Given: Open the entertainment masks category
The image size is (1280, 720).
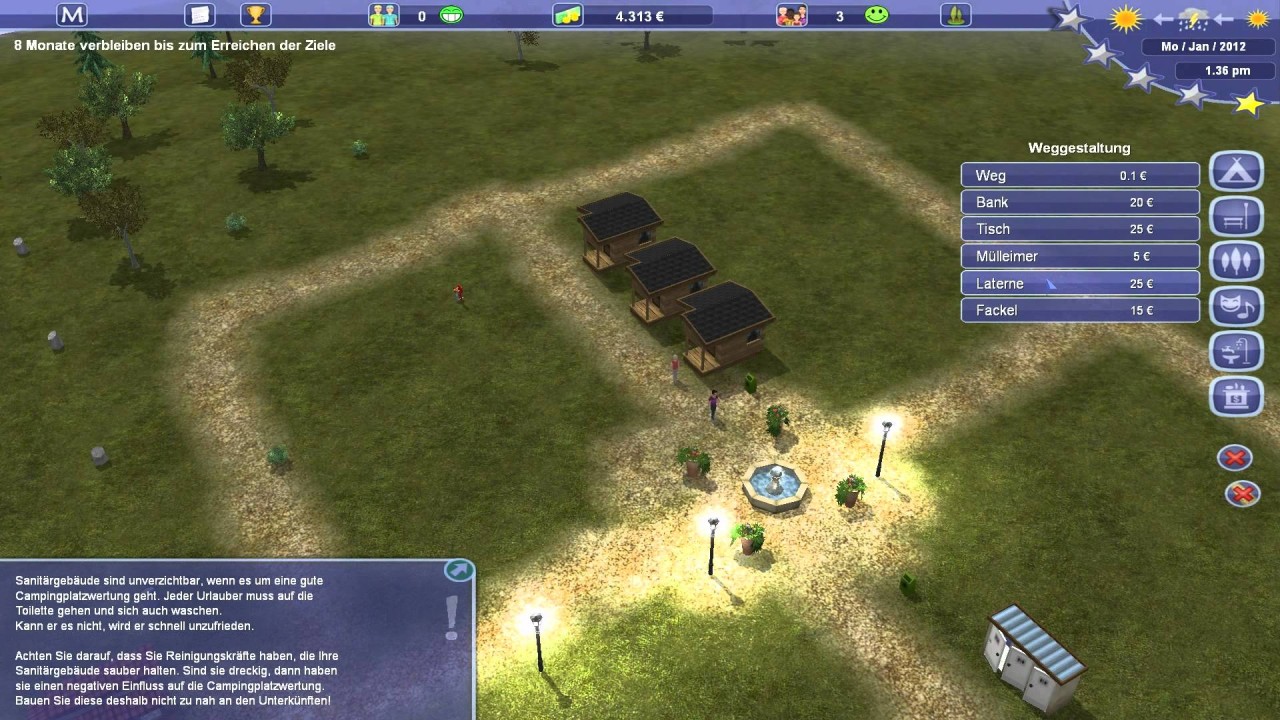Looking at the screenshot, I should point(1236,306).
